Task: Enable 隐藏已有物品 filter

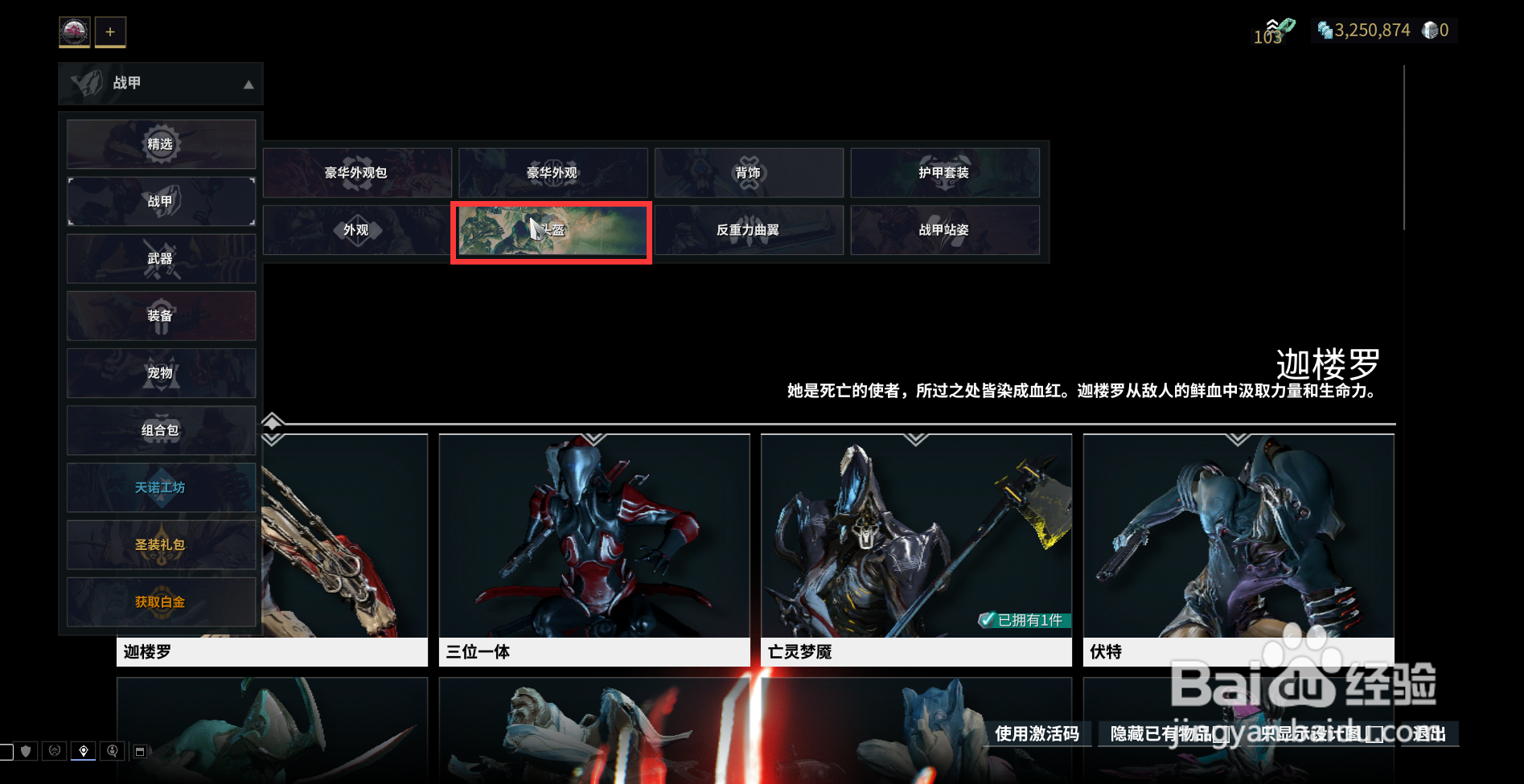Action: [x=1159, y=734]
